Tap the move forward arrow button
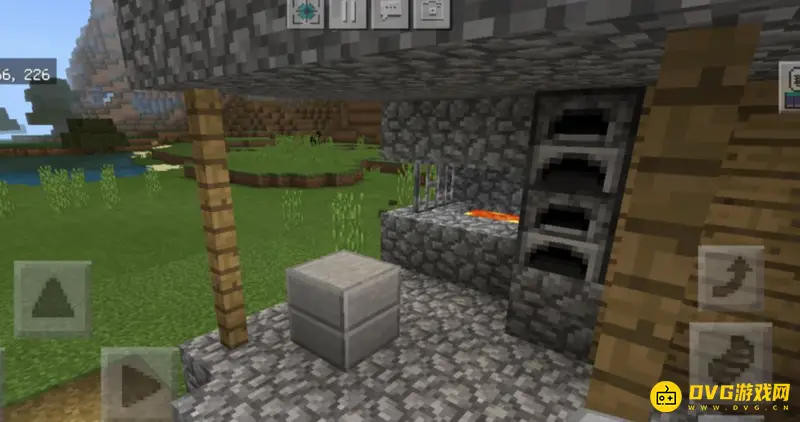This screenshot has width=800, height=422. pyautogui.click(x=52, y=298)
